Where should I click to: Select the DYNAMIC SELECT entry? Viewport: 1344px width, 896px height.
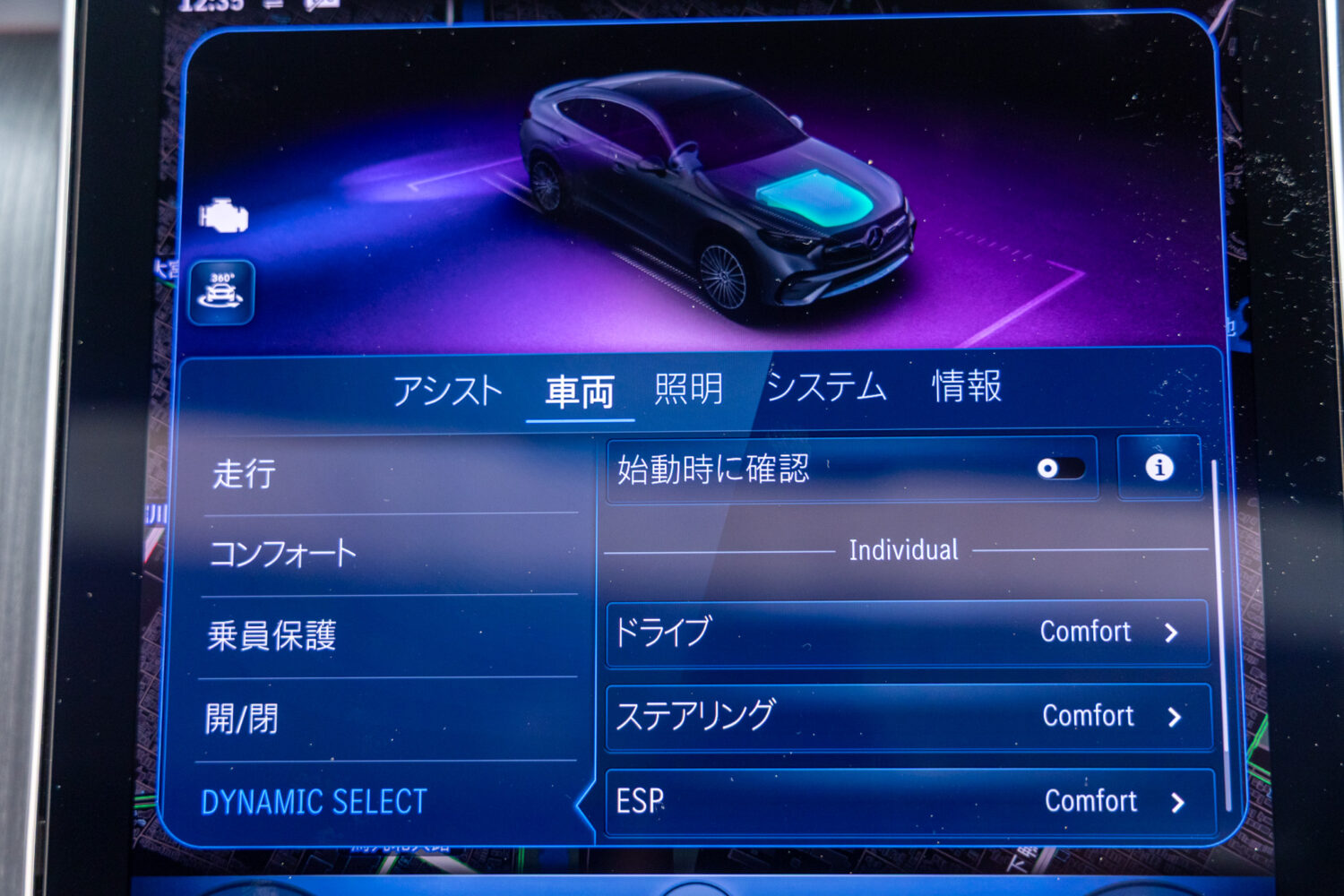point(315,801)
